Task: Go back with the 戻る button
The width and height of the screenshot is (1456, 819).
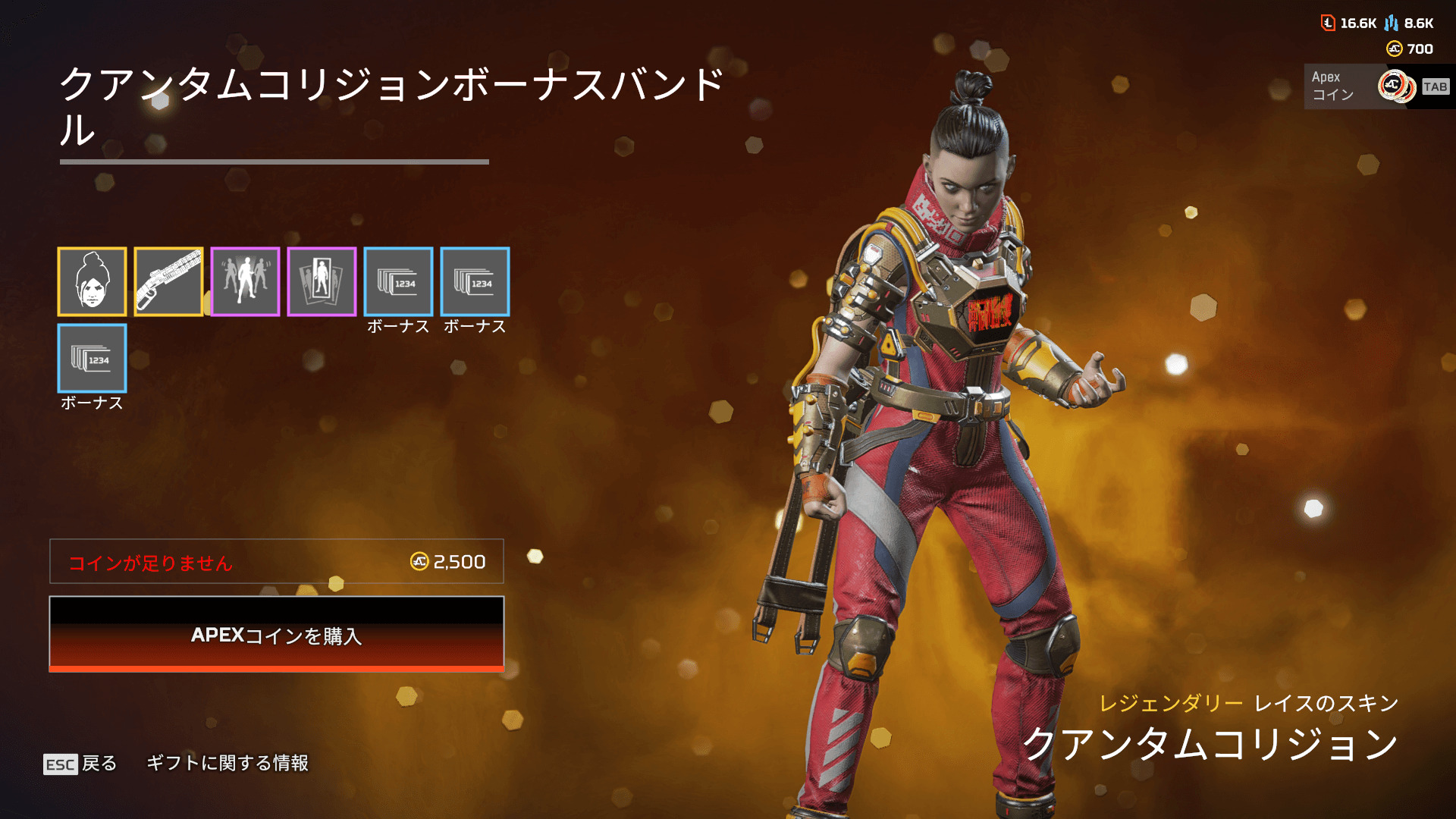Action: pos(80,763)
